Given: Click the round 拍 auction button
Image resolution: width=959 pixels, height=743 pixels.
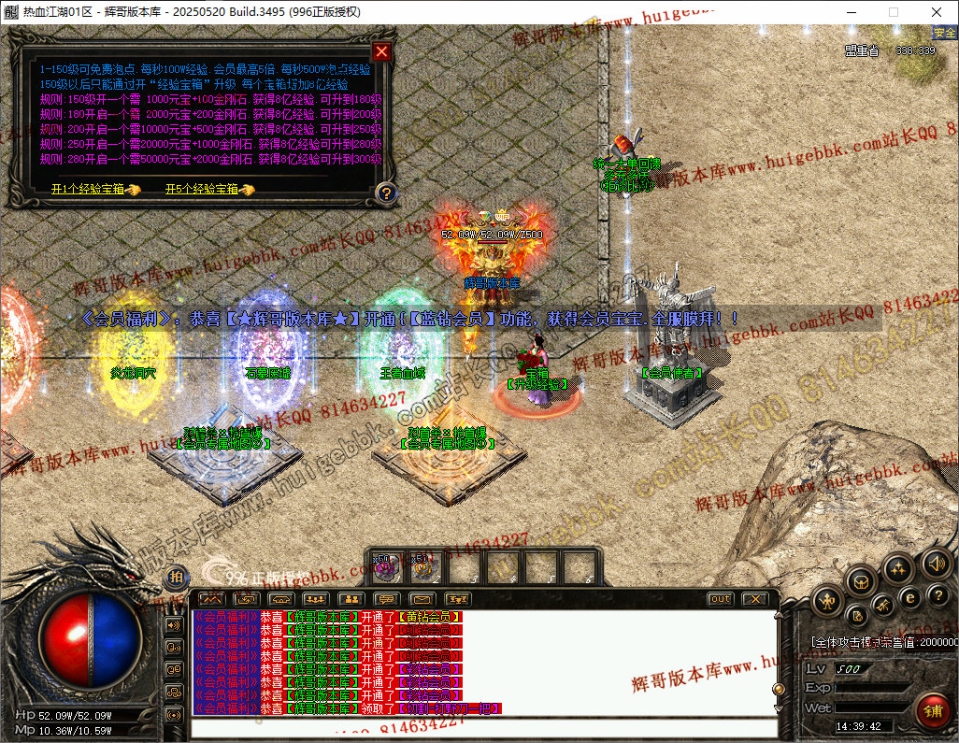Looking at the screenshot, I should 176,577.
